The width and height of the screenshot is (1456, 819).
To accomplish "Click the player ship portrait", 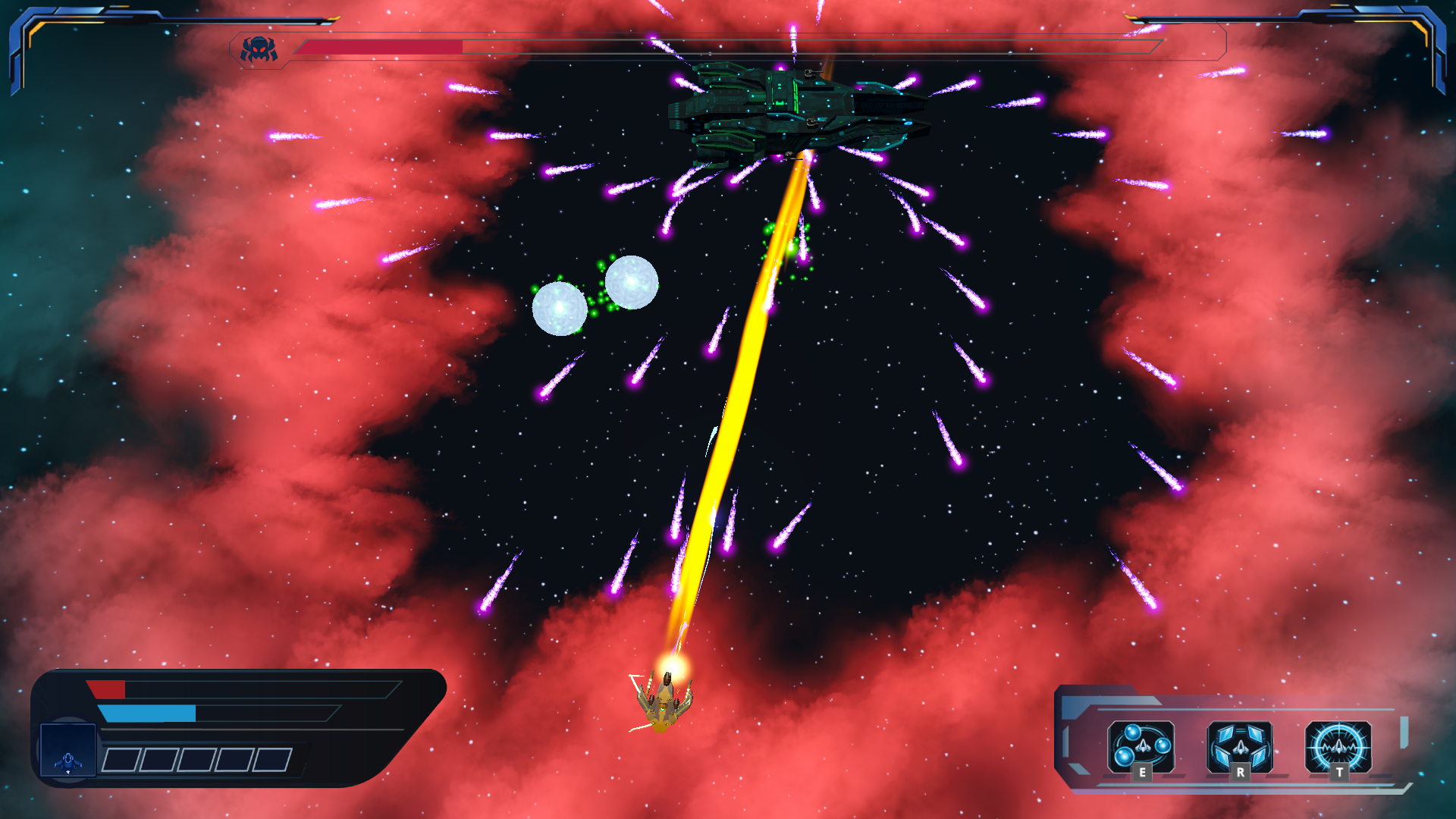I will coord(68,751).
